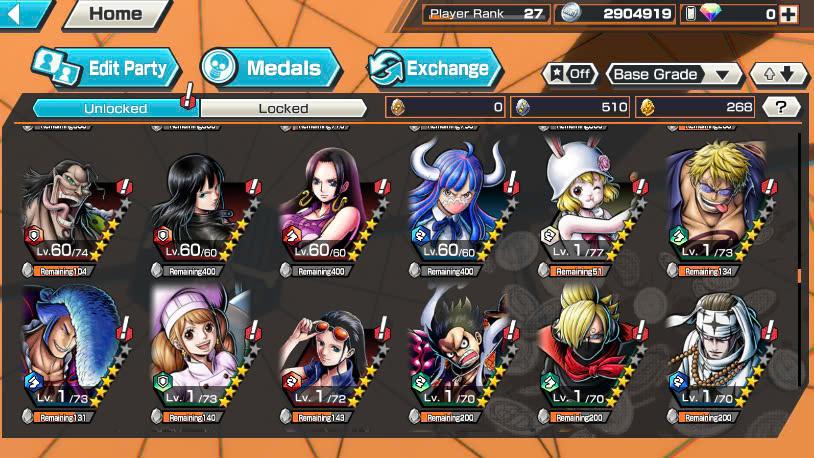Reverse the sort order arrows
814x458 pixels.
coord(778,74)
